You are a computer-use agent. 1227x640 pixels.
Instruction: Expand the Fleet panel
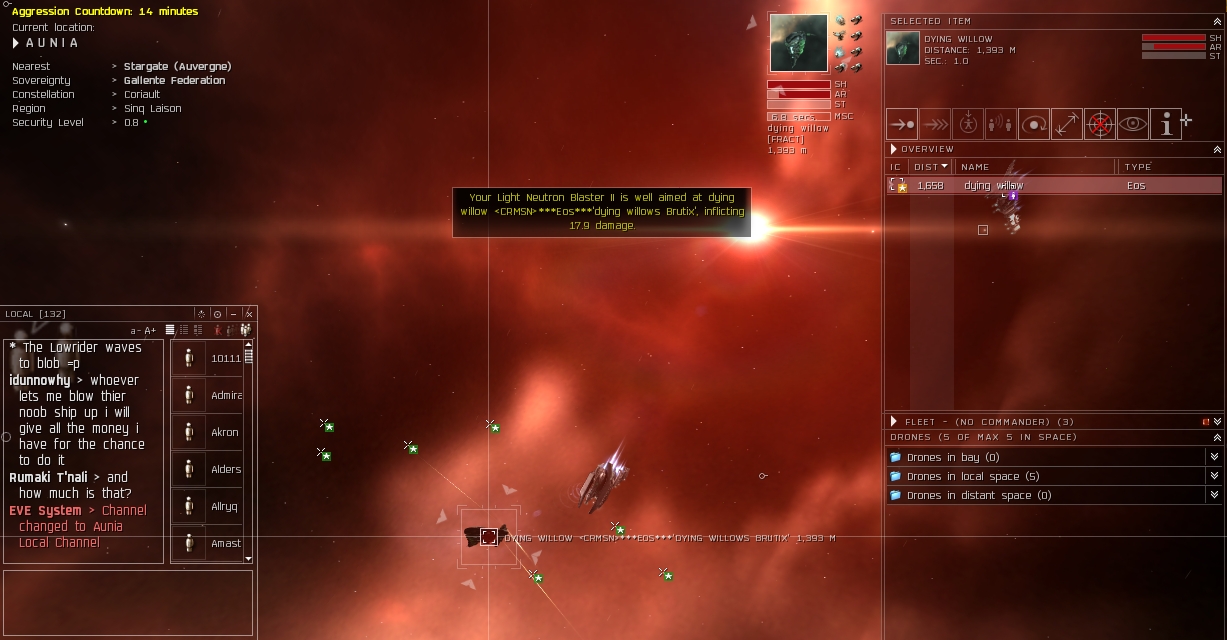1217,422
